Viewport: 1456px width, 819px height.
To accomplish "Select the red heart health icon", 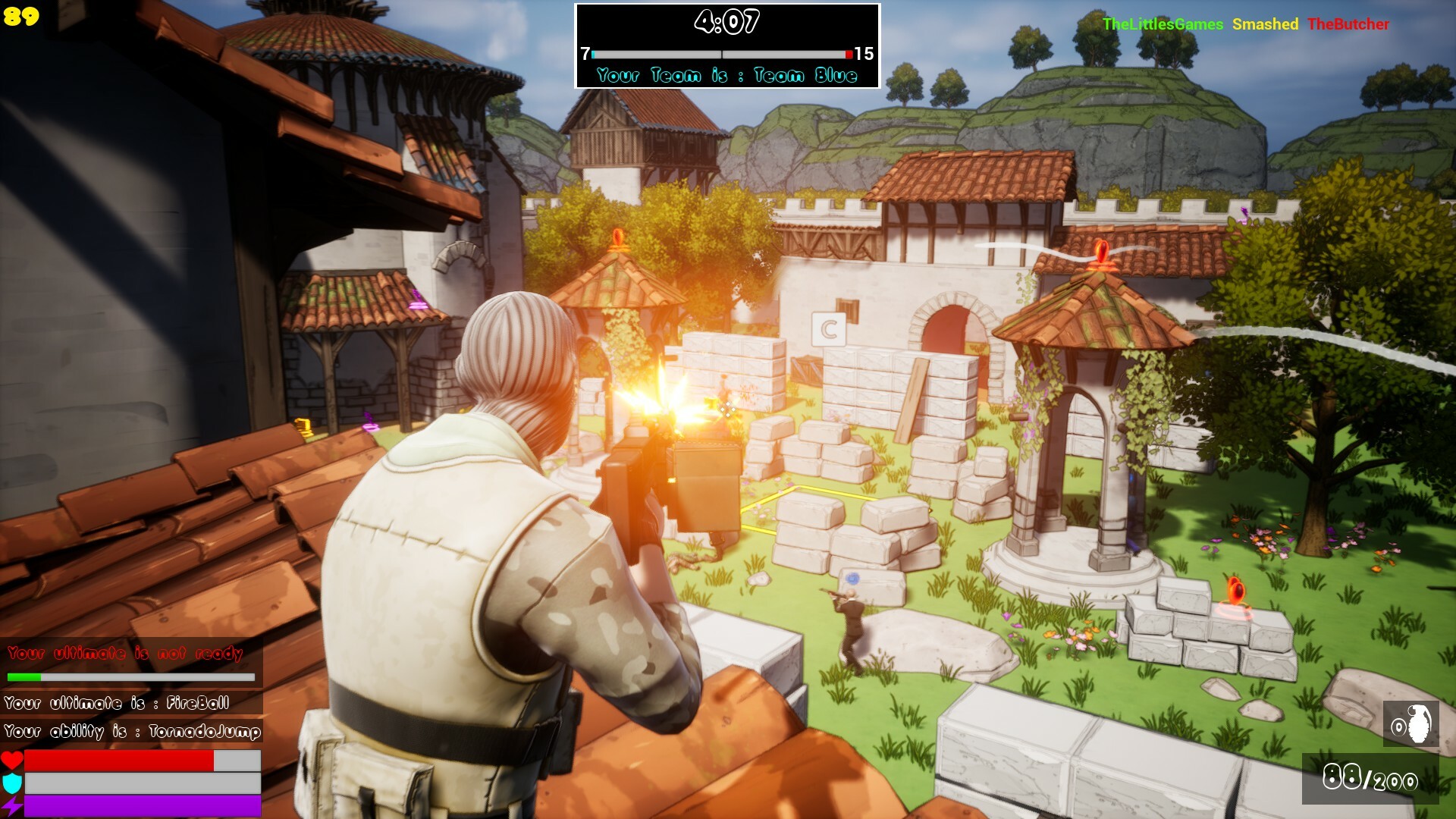I will (x=11, y=761).
